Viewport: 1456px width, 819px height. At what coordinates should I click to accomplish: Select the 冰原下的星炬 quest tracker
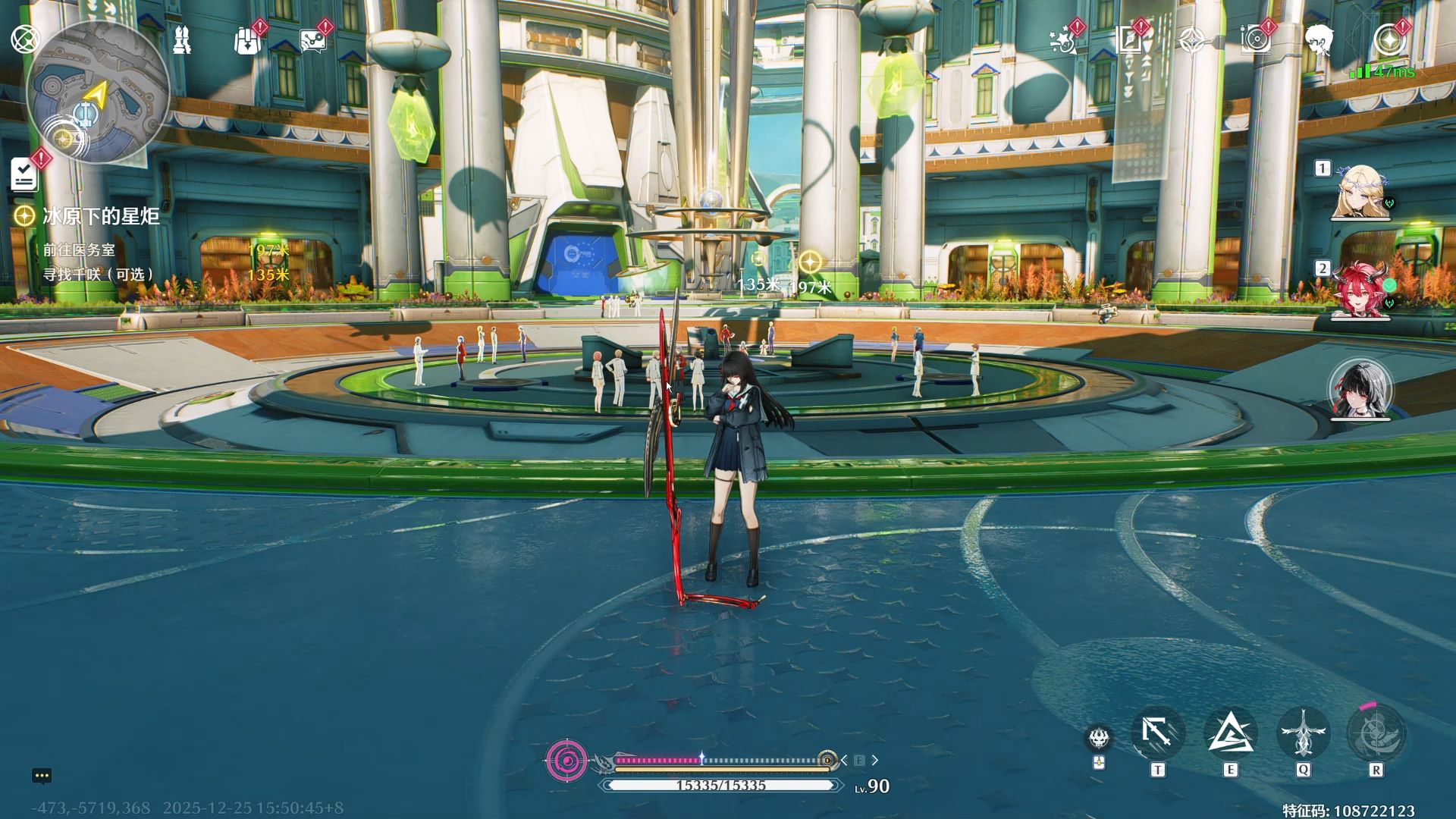(100, 216)
